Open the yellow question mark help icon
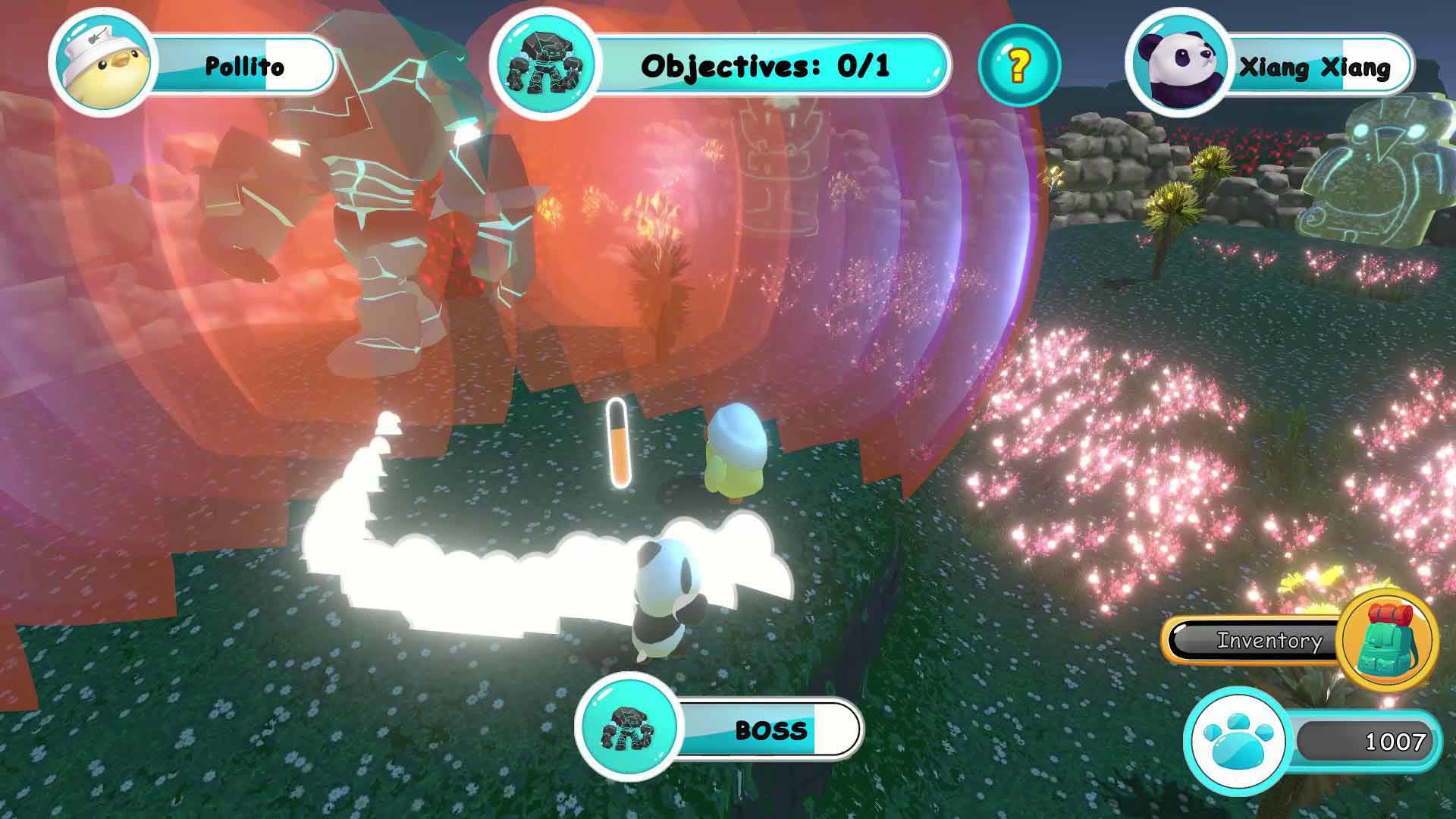Screen dimensions: 1456x819 (x=1018, y=67)
